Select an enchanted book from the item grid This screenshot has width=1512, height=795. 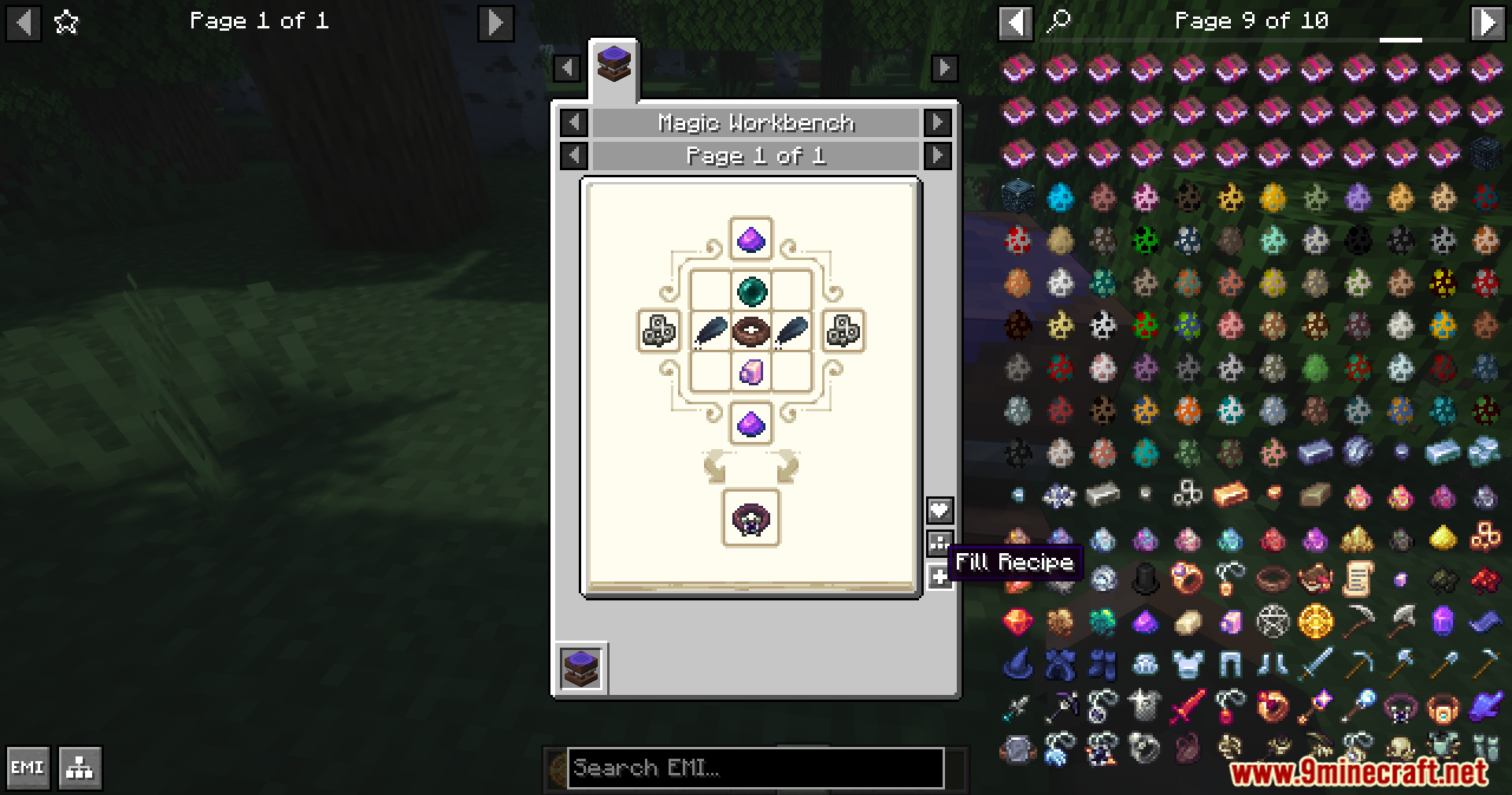[1017, 68]
